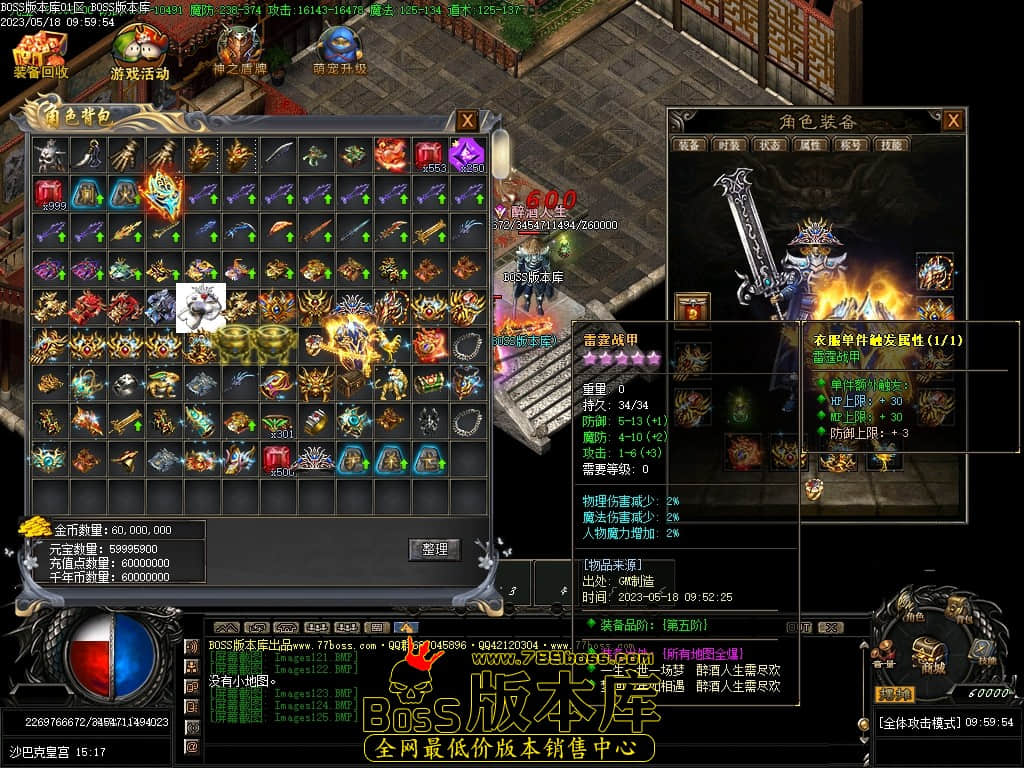
Task: Show the 称号 titles tab
Action: 849,145
